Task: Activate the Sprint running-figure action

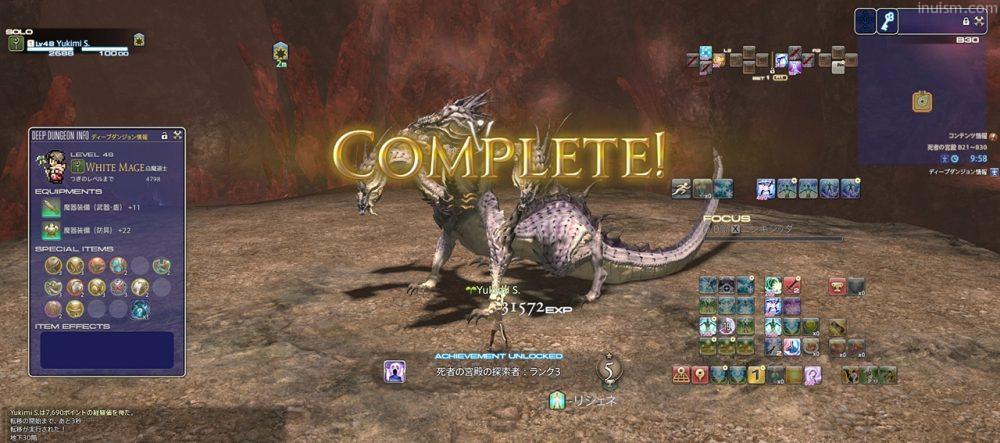Action: pos(681,187)
